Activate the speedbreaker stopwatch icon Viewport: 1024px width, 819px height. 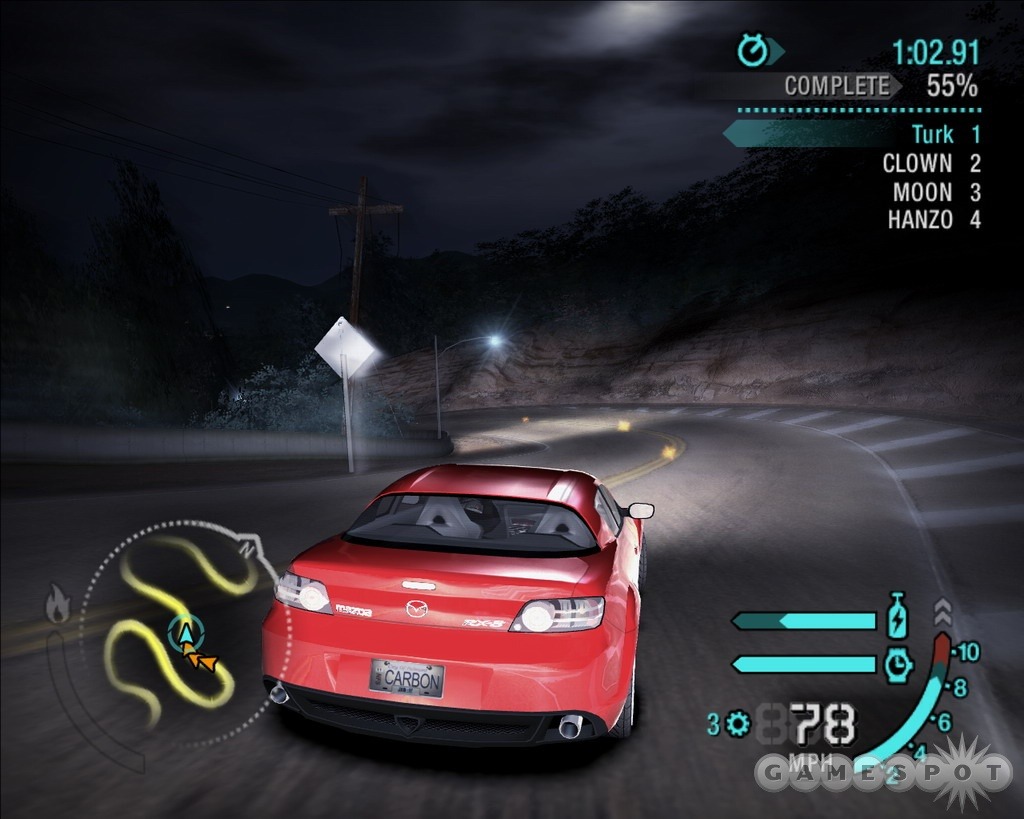898,663
